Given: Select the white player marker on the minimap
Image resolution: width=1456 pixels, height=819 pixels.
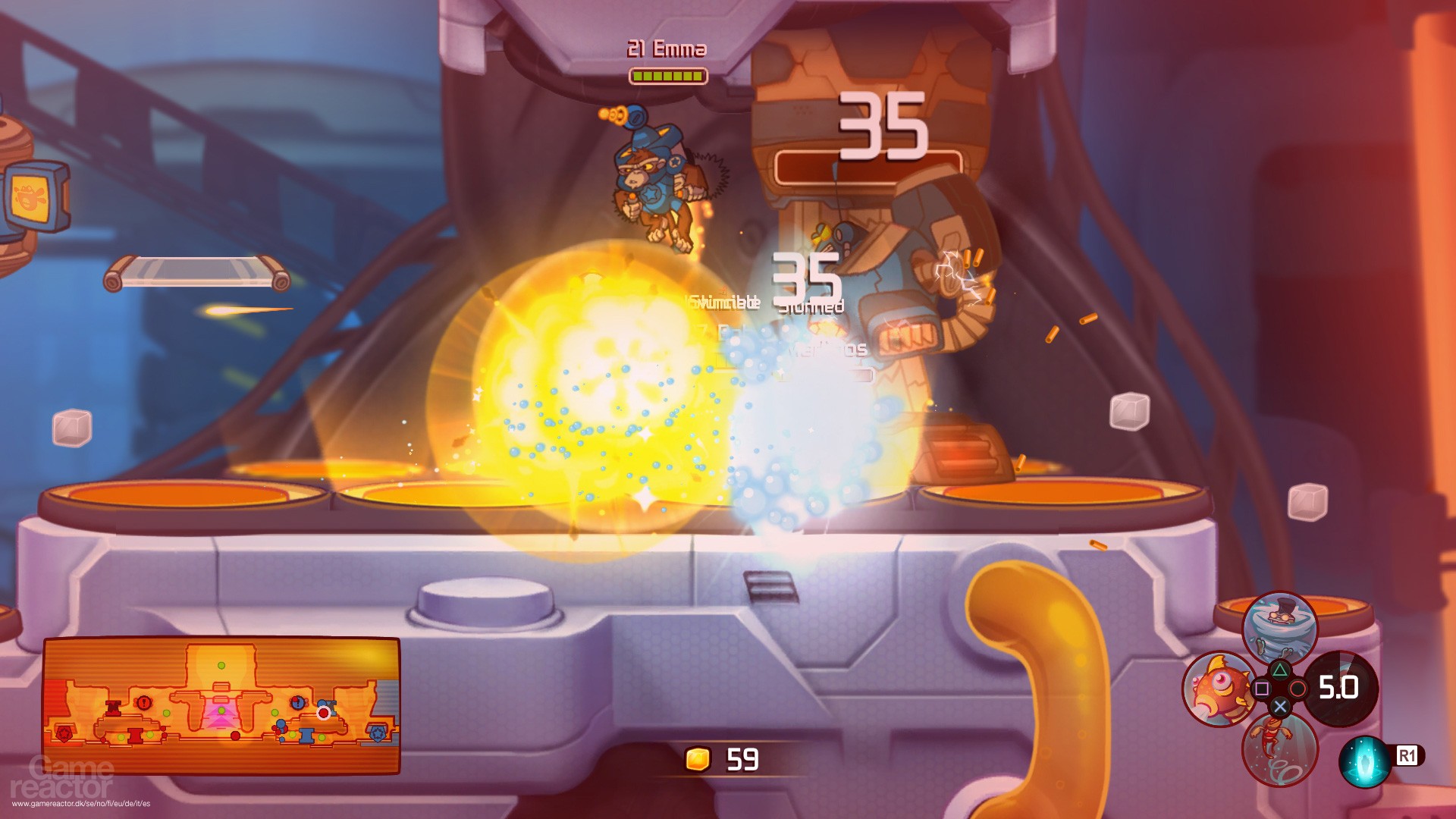Looking at the screenshot, I should pos(323,713).
